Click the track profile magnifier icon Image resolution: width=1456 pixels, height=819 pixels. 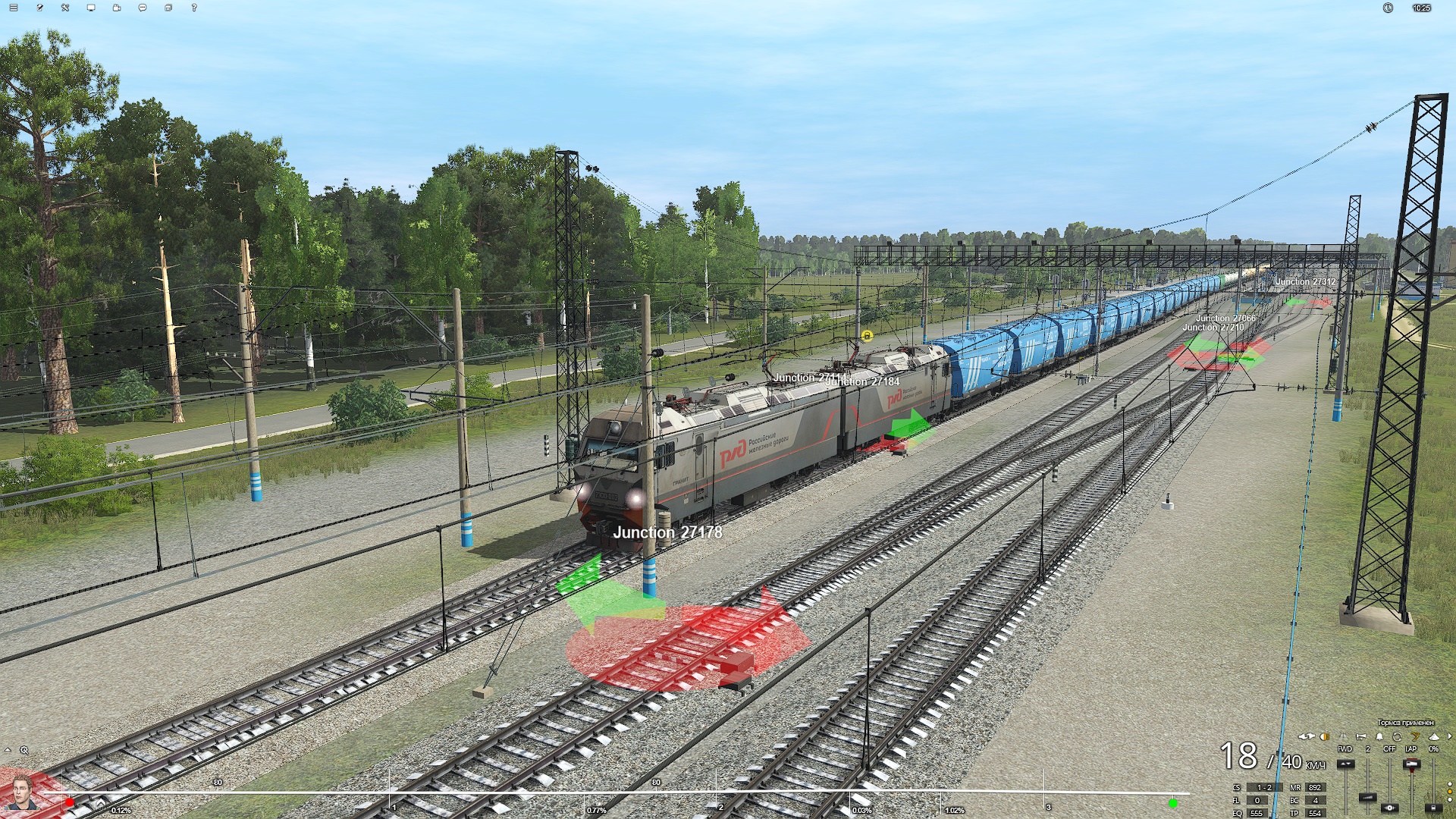tap(24, 750)
